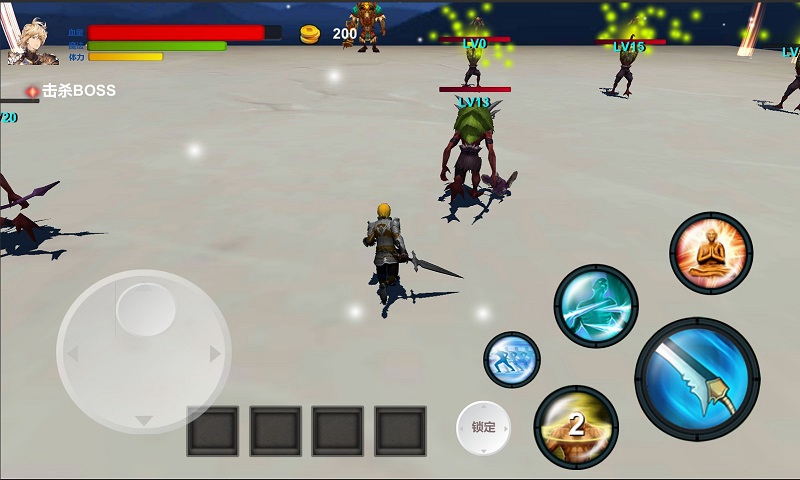Tap the main sword attack button

pos(697,379)
